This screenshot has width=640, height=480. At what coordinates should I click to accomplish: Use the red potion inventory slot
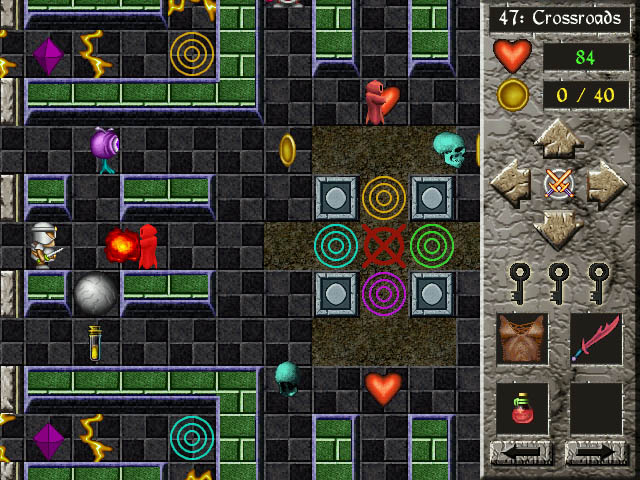click(x=522, y=409)
